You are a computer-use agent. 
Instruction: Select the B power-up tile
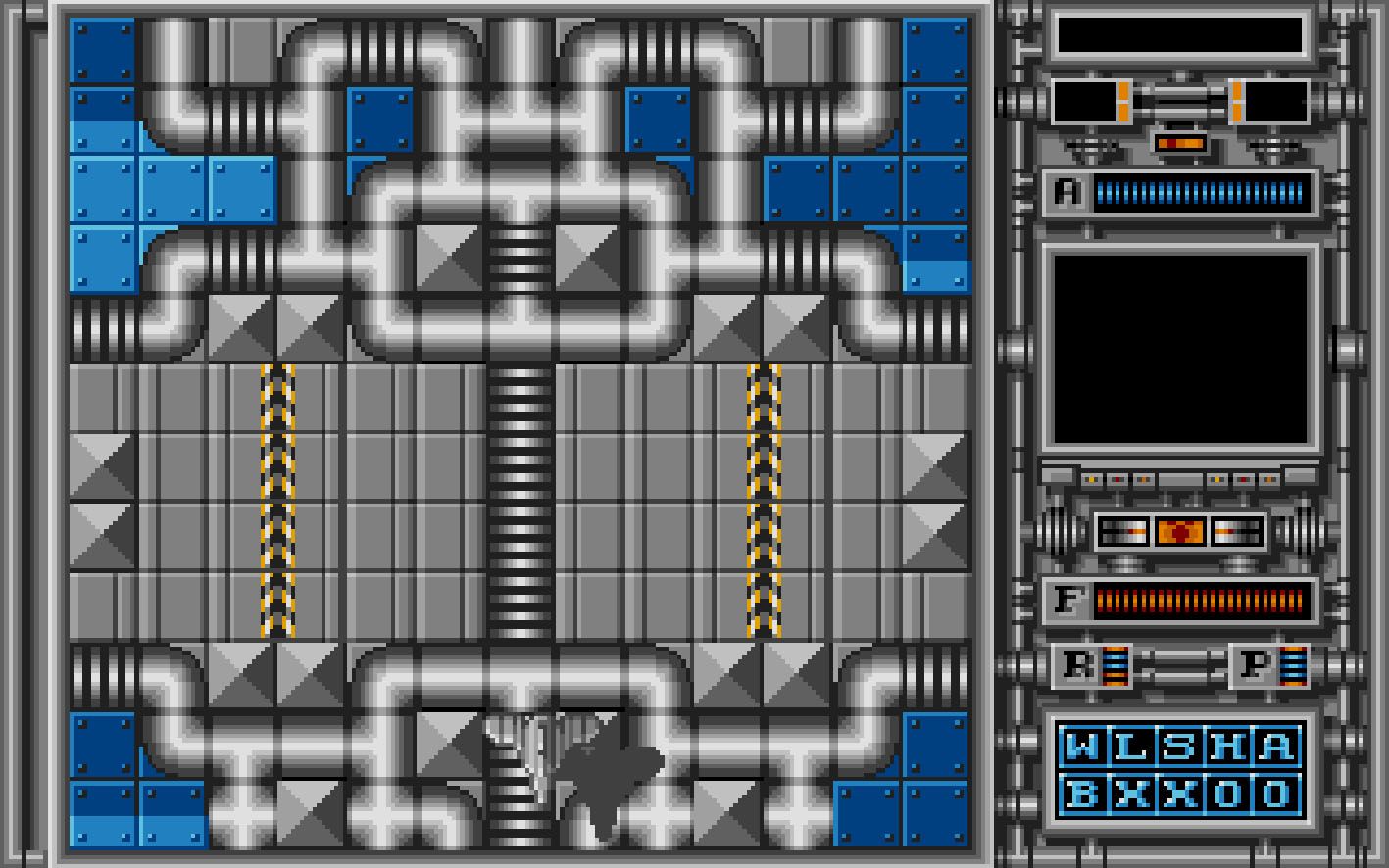click(1082, 794)
